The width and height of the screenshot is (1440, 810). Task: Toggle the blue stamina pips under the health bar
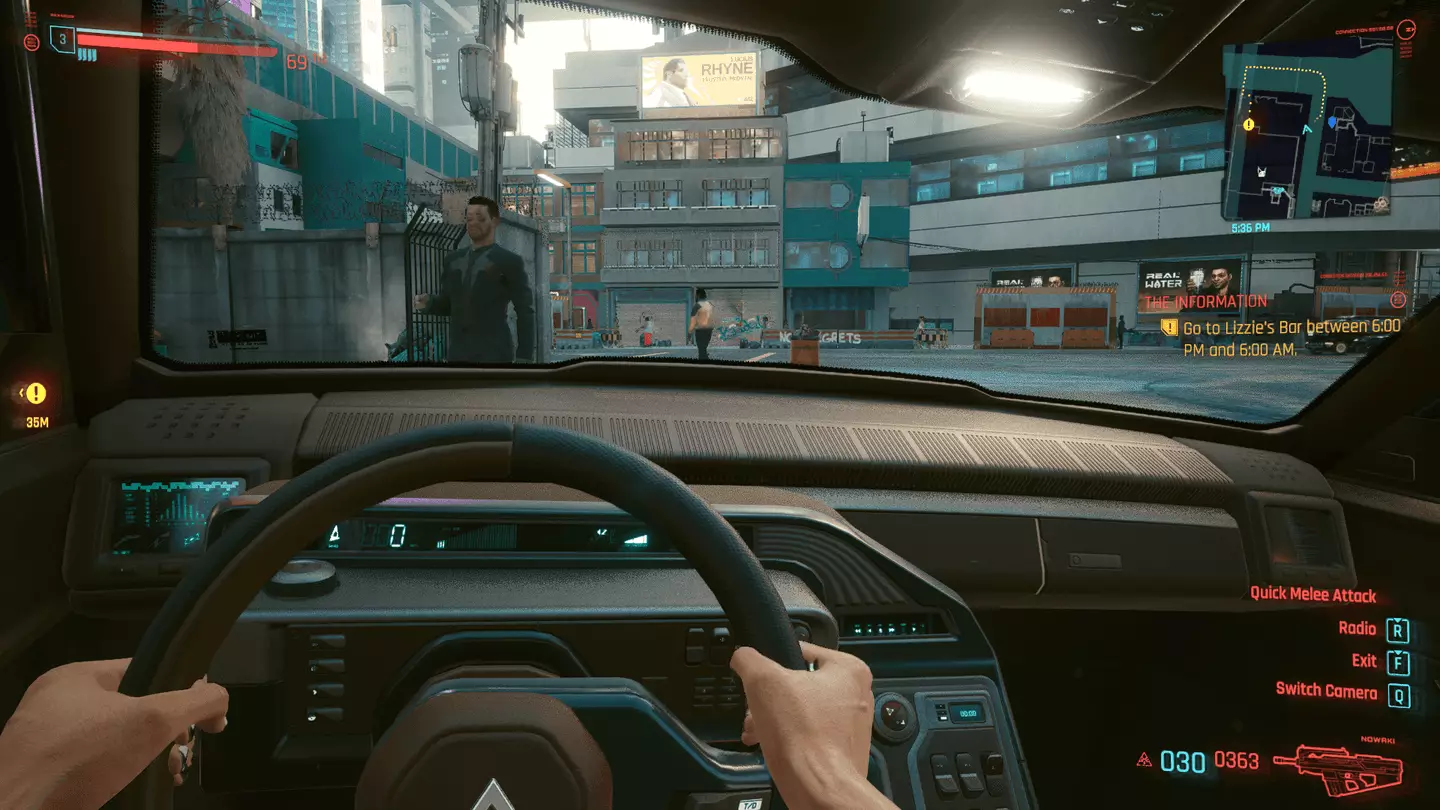[87, 55]
